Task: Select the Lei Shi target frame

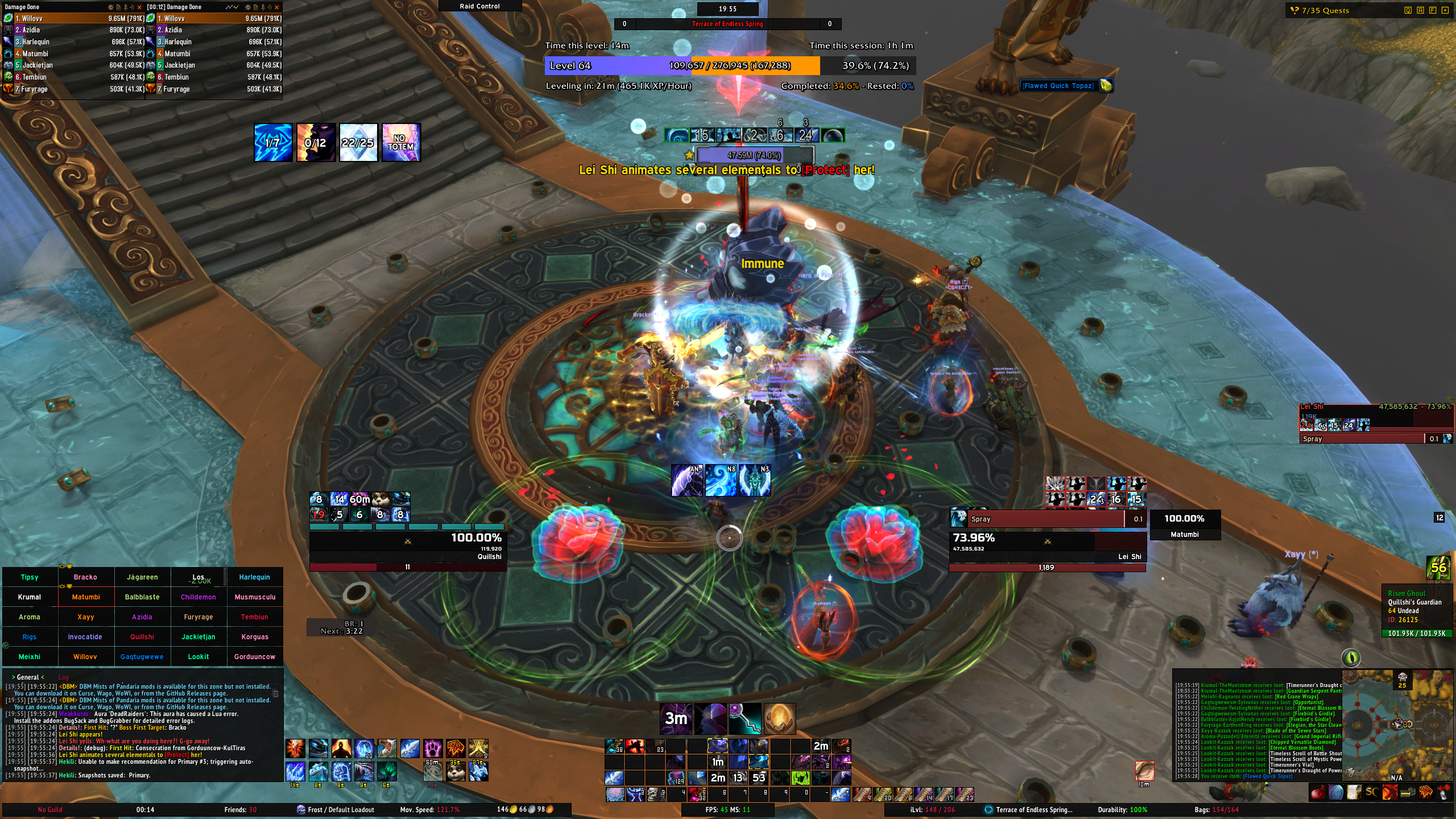Action: [1046, 543]
